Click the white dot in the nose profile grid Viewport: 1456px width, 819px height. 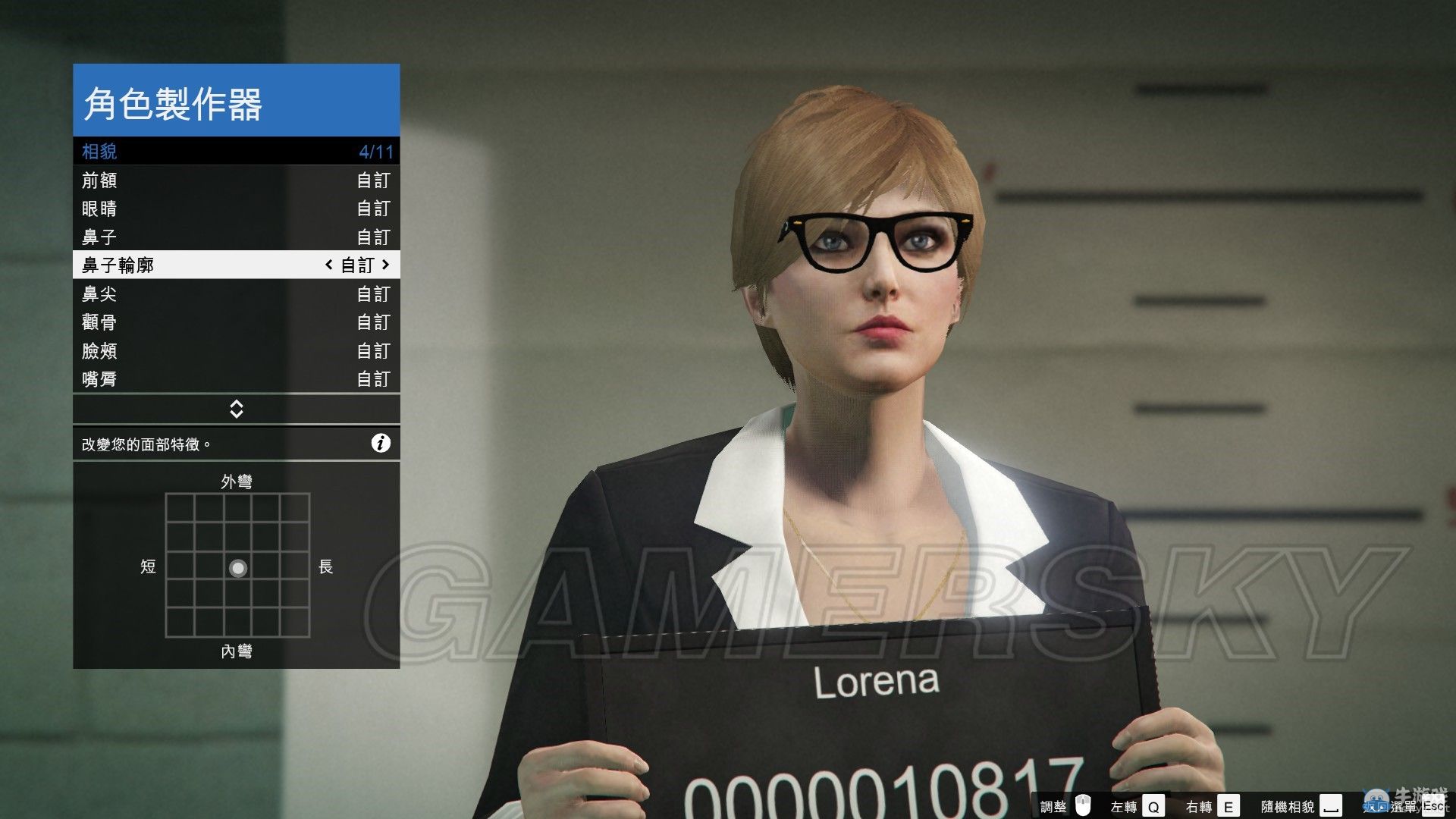(238, 568)
